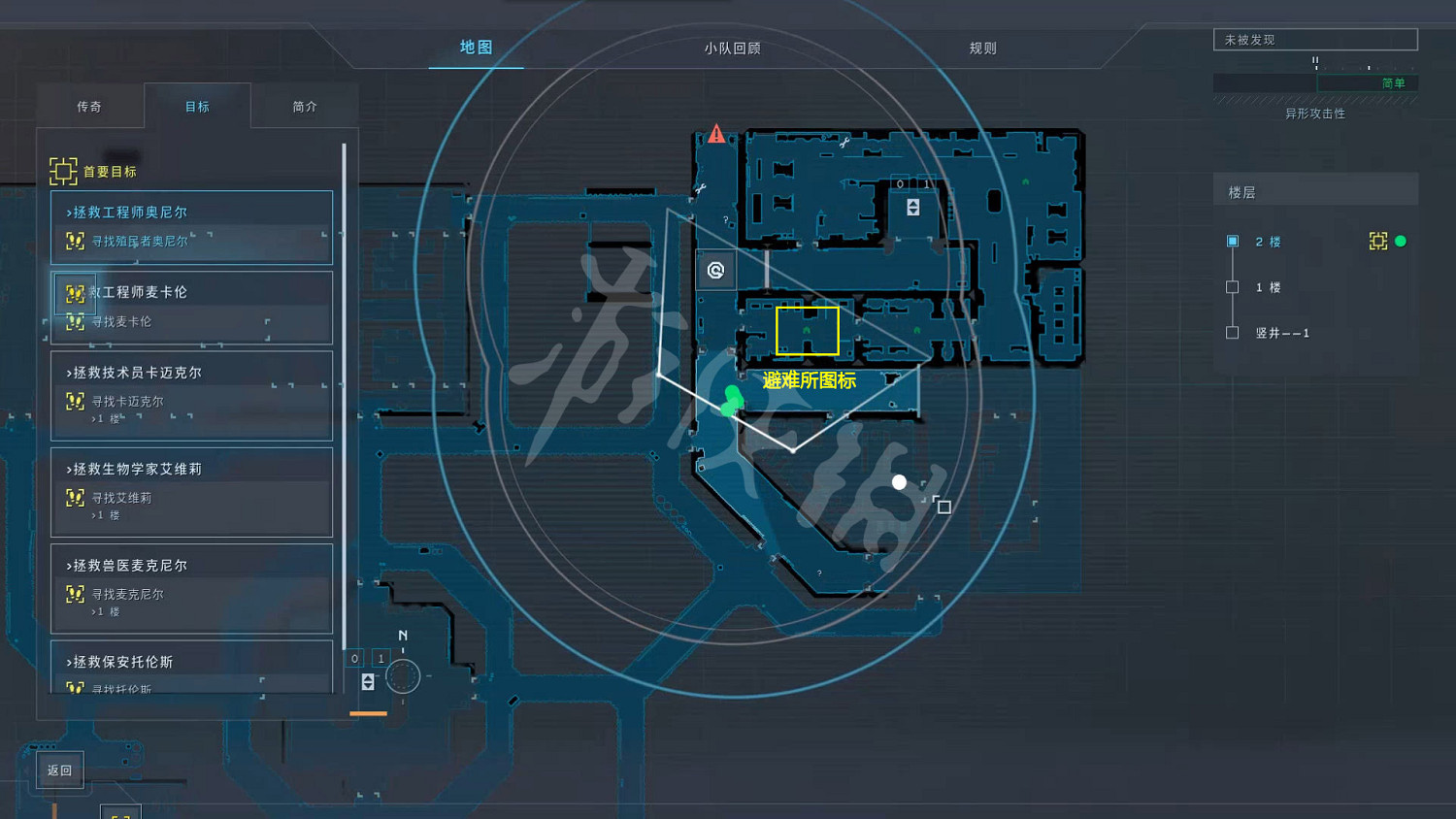1456x819 pixels.
Task: Open the 规则 tab
Action: 982,47
